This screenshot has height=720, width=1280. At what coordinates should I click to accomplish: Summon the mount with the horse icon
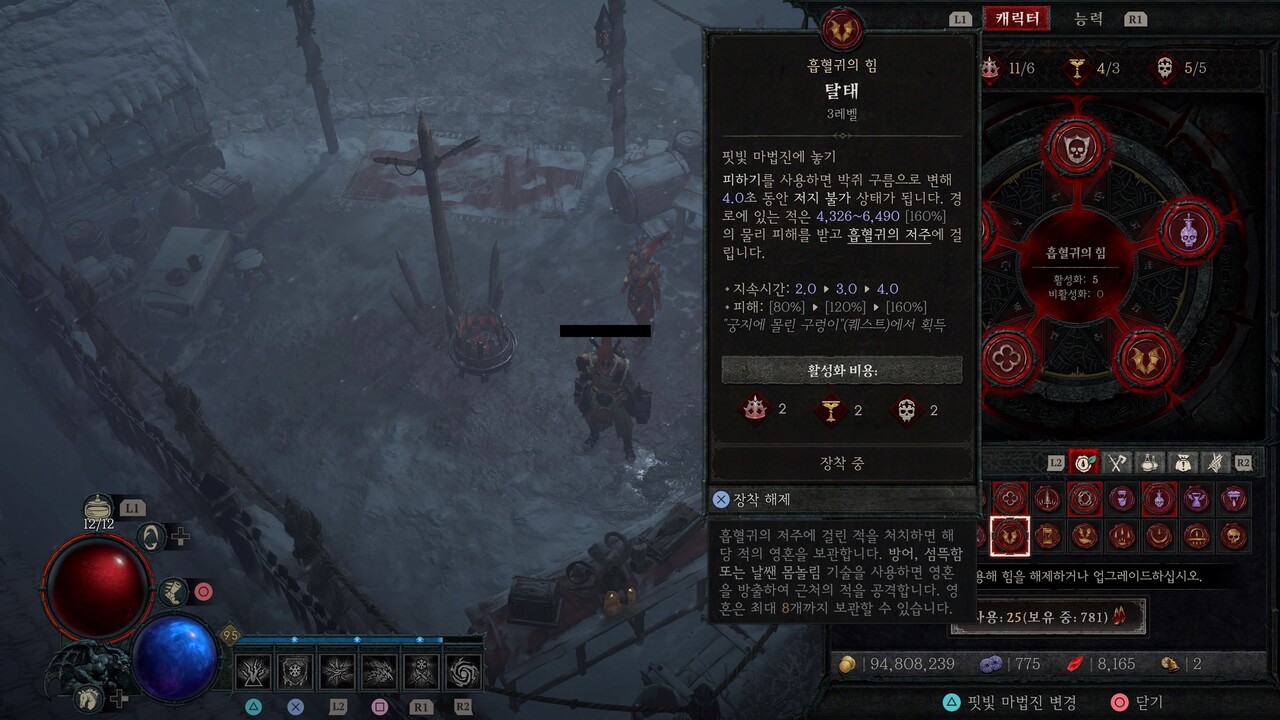click(90, 697)
